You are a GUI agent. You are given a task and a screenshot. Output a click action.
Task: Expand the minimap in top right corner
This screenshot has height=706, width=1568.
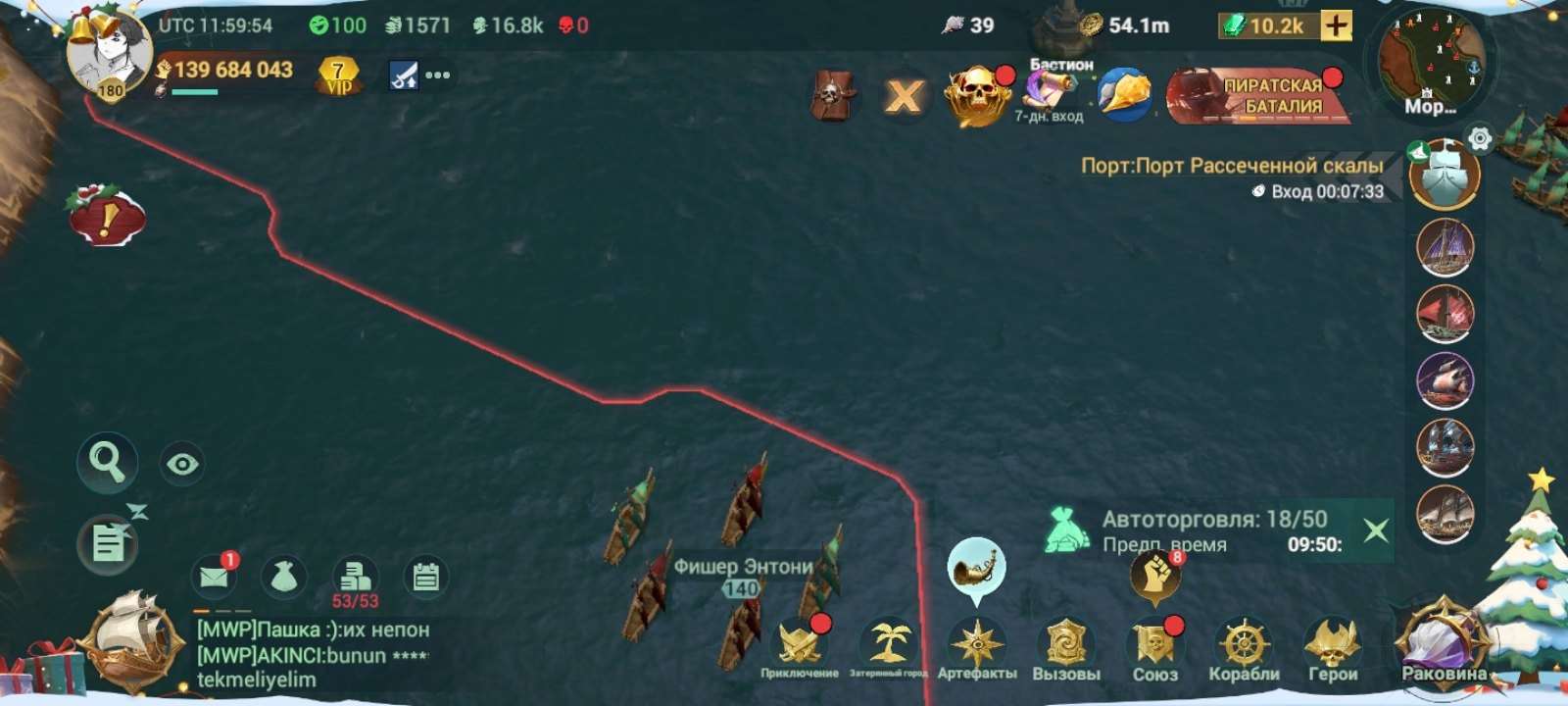click(1431, 59)
